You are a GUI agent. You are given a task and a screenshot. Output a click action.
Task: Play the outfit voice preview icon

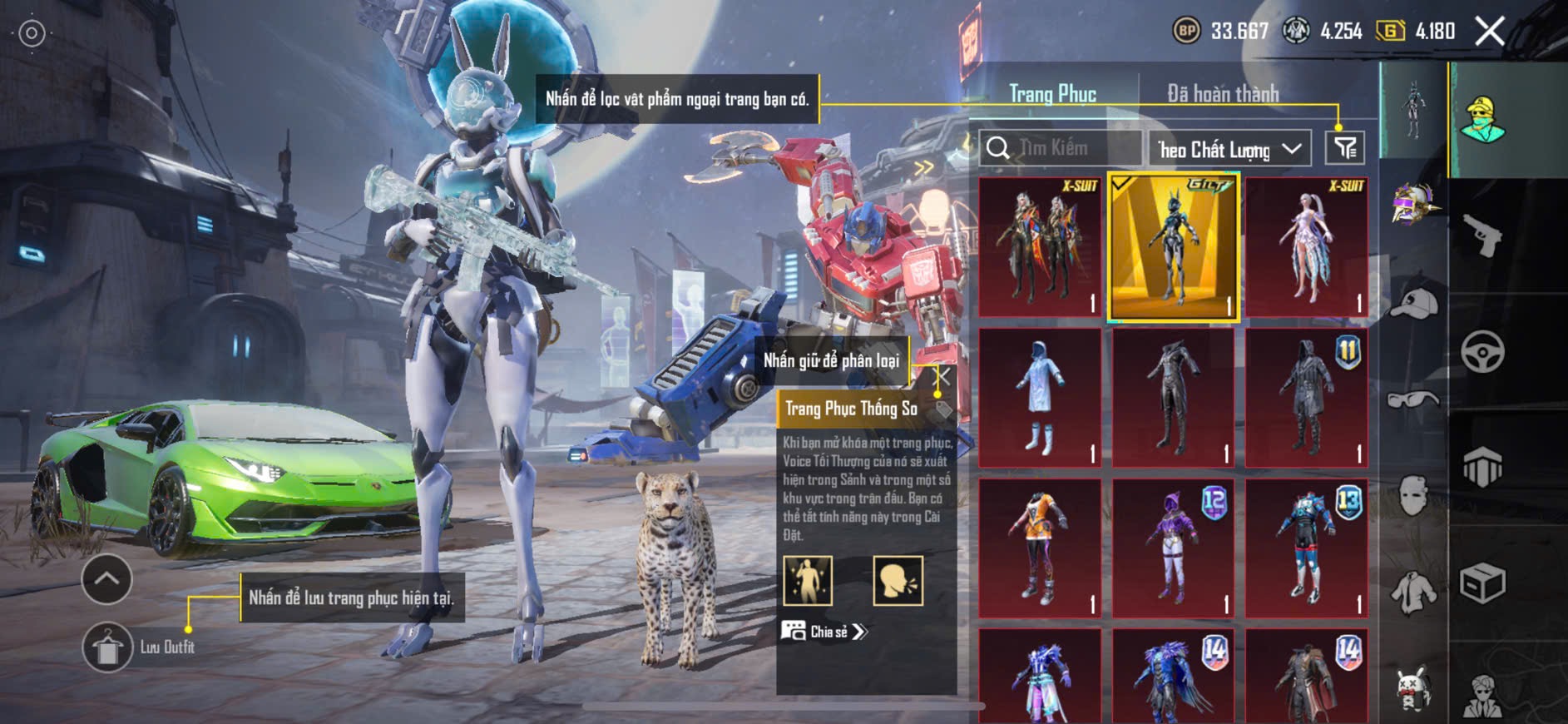898,580
